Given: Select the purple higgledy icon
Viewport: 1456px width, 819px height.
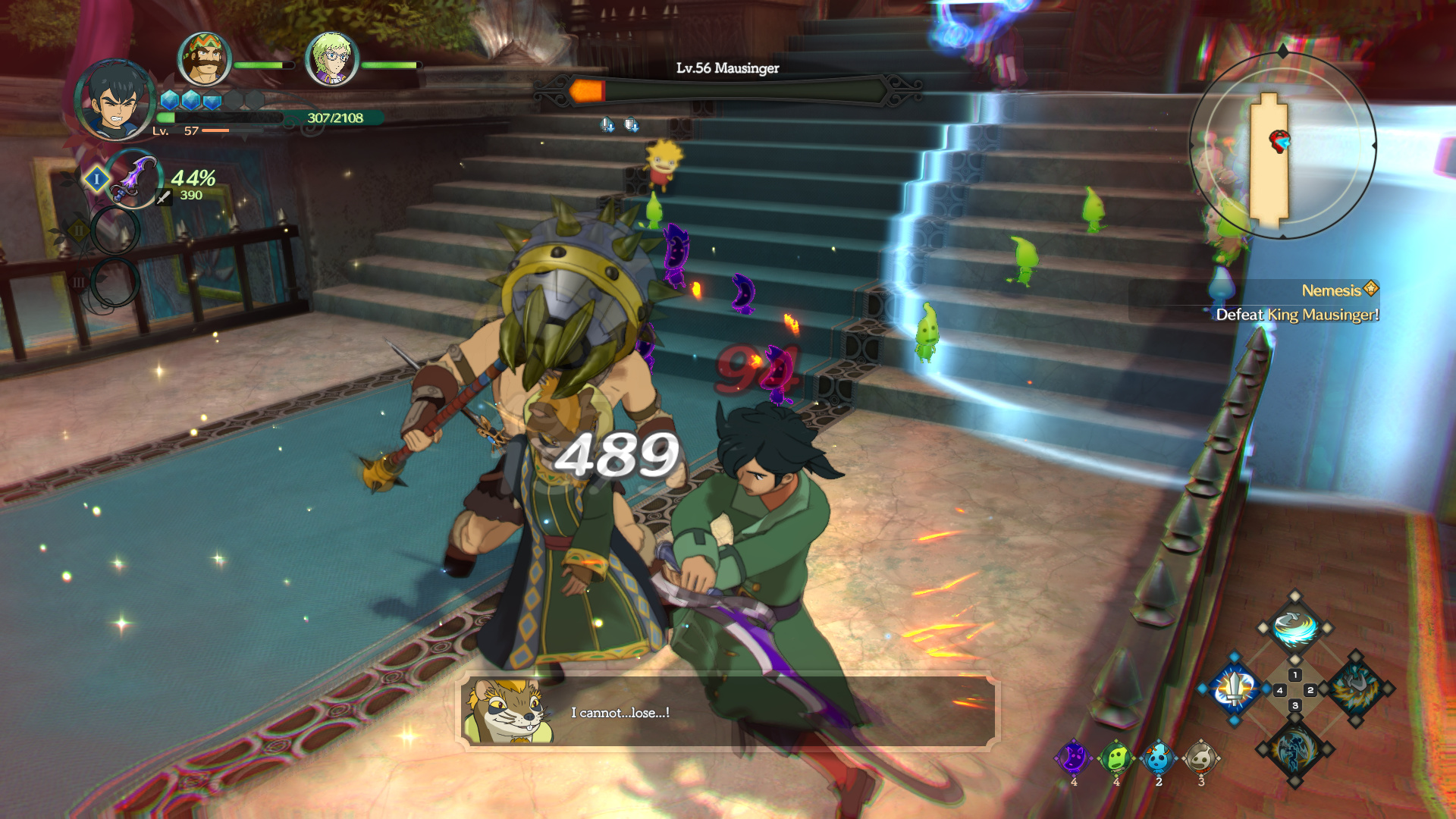Looking at the screenshot, I should click(x=1074, y=758).
